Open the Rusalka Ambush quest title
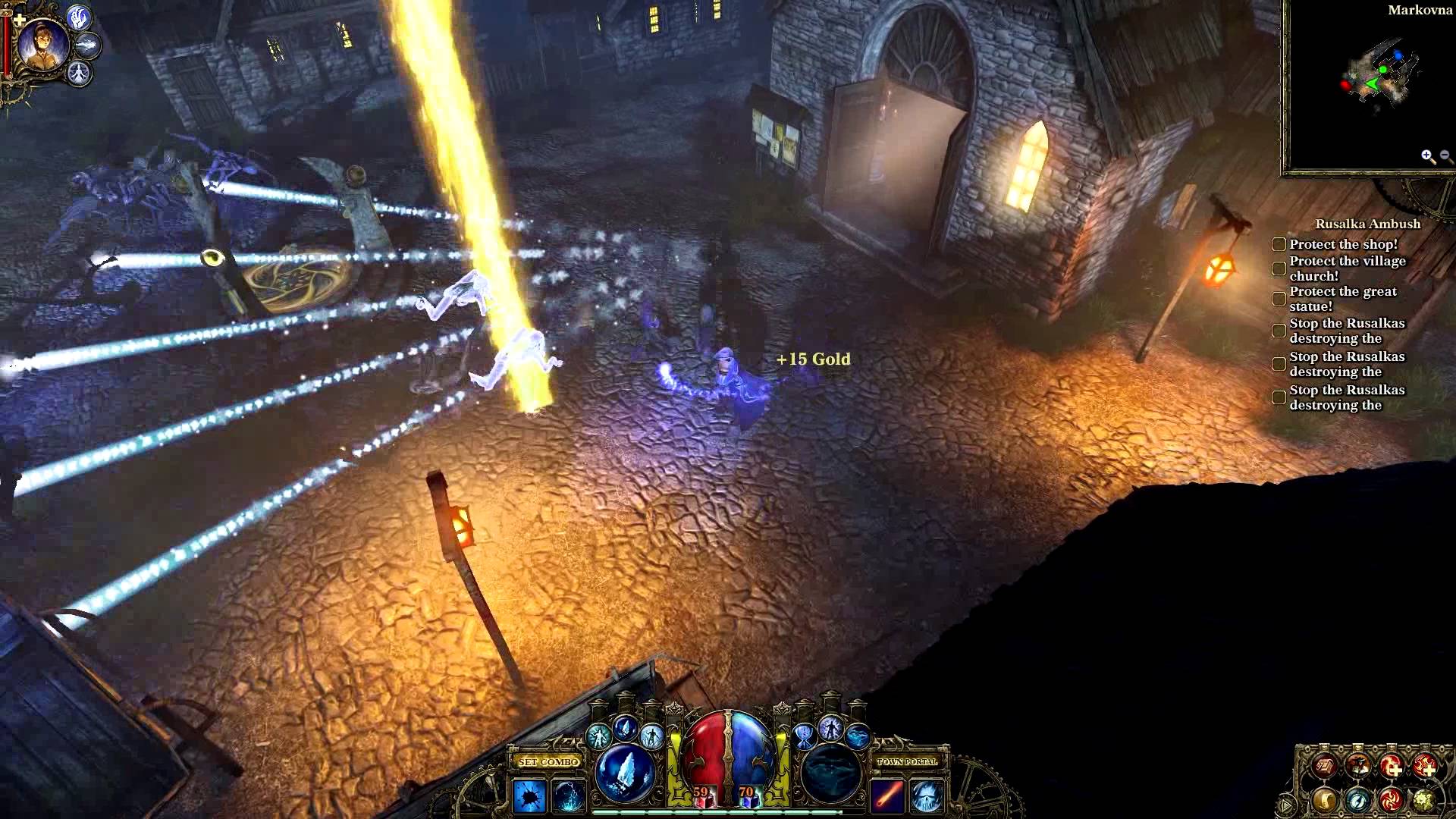Screen dimensions: 1456x819 coord(1360,224)
